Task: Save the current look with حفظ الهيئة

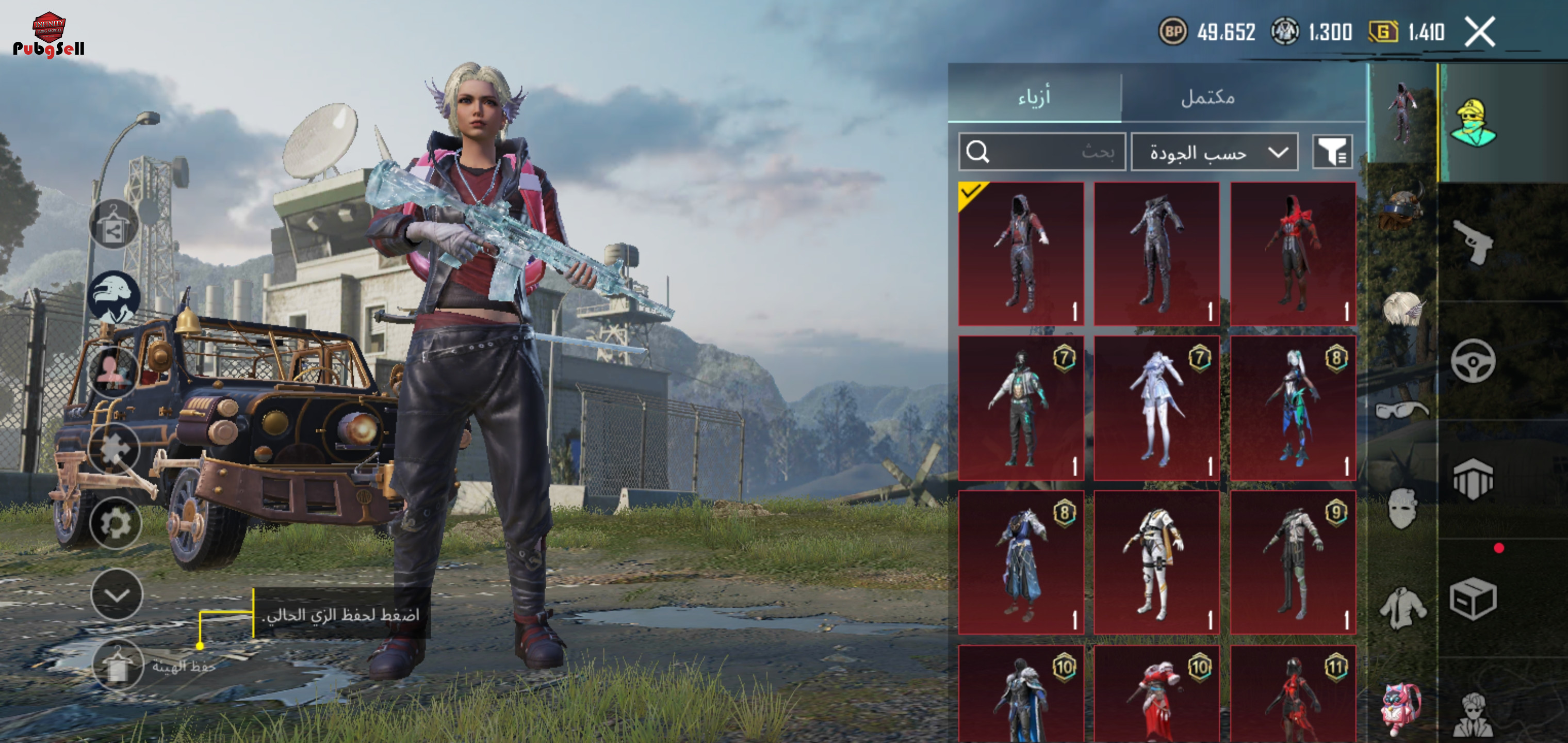Action: pyautogui.click(x=118, y=666)
